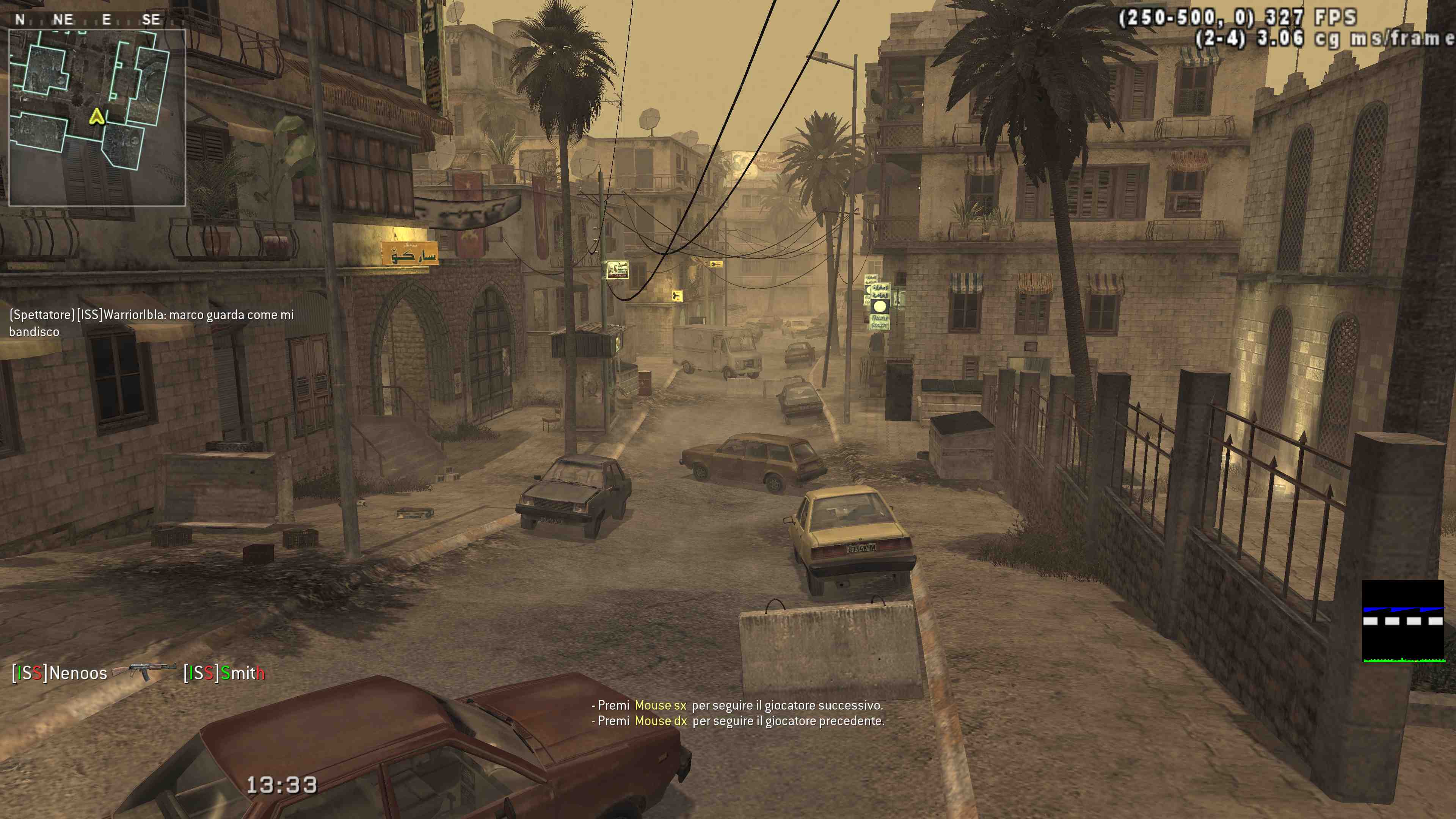Select [ISS]Smith in the kill feed
Viewport: 1456px width, 819px height.
(x=224, y=673)
